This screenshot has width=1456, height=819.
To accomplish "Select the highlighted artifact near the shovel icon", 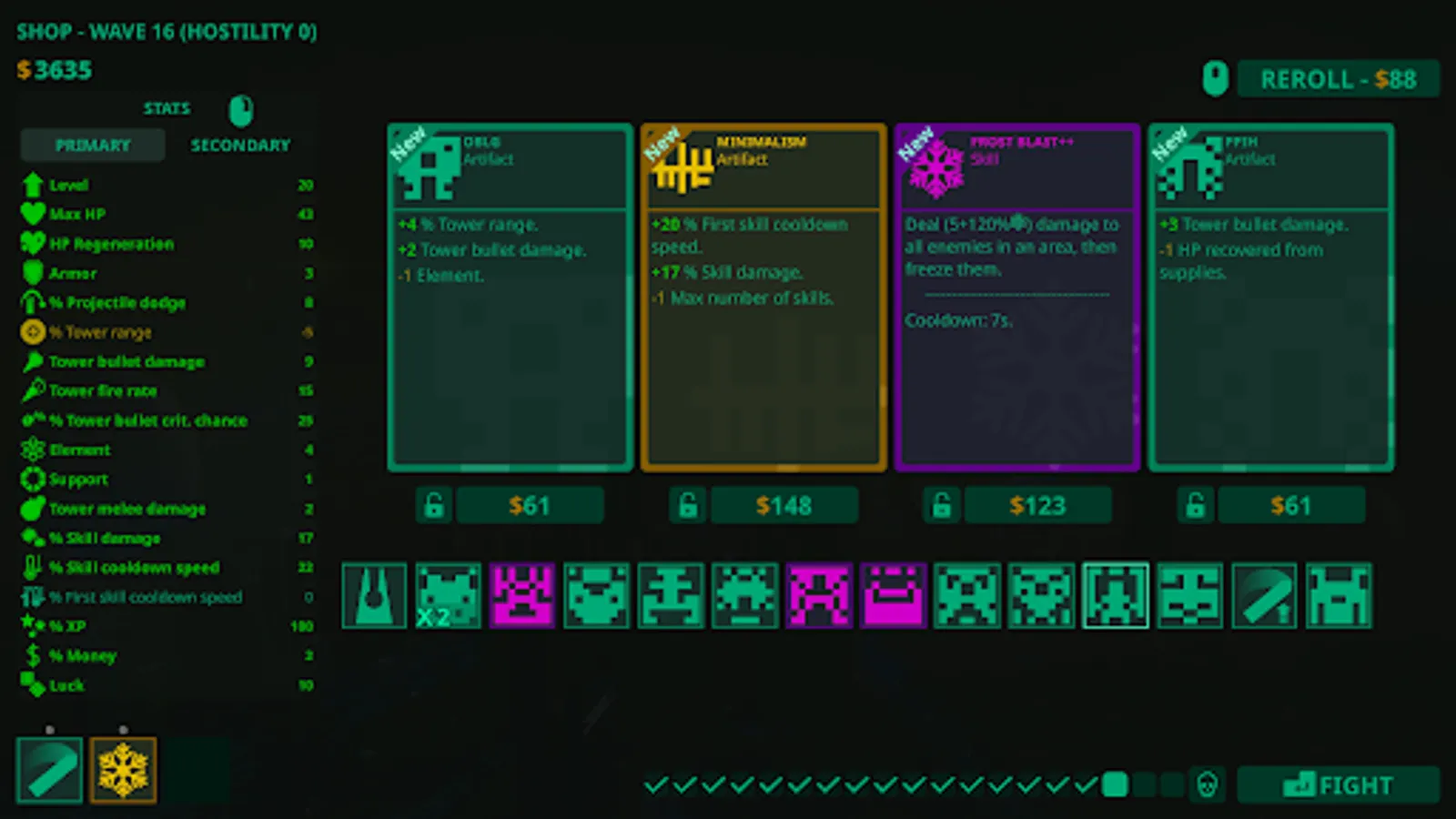I will pos(1115,596).
